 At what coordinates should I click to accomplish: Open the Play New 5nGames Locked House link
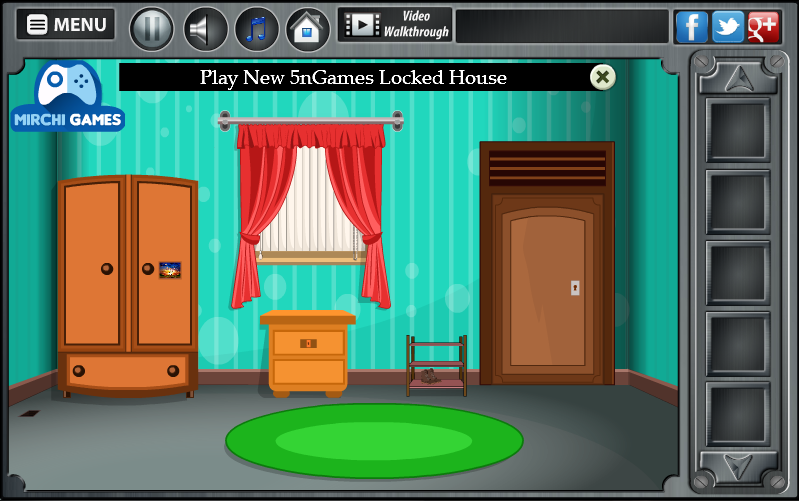tap(353, 77)
